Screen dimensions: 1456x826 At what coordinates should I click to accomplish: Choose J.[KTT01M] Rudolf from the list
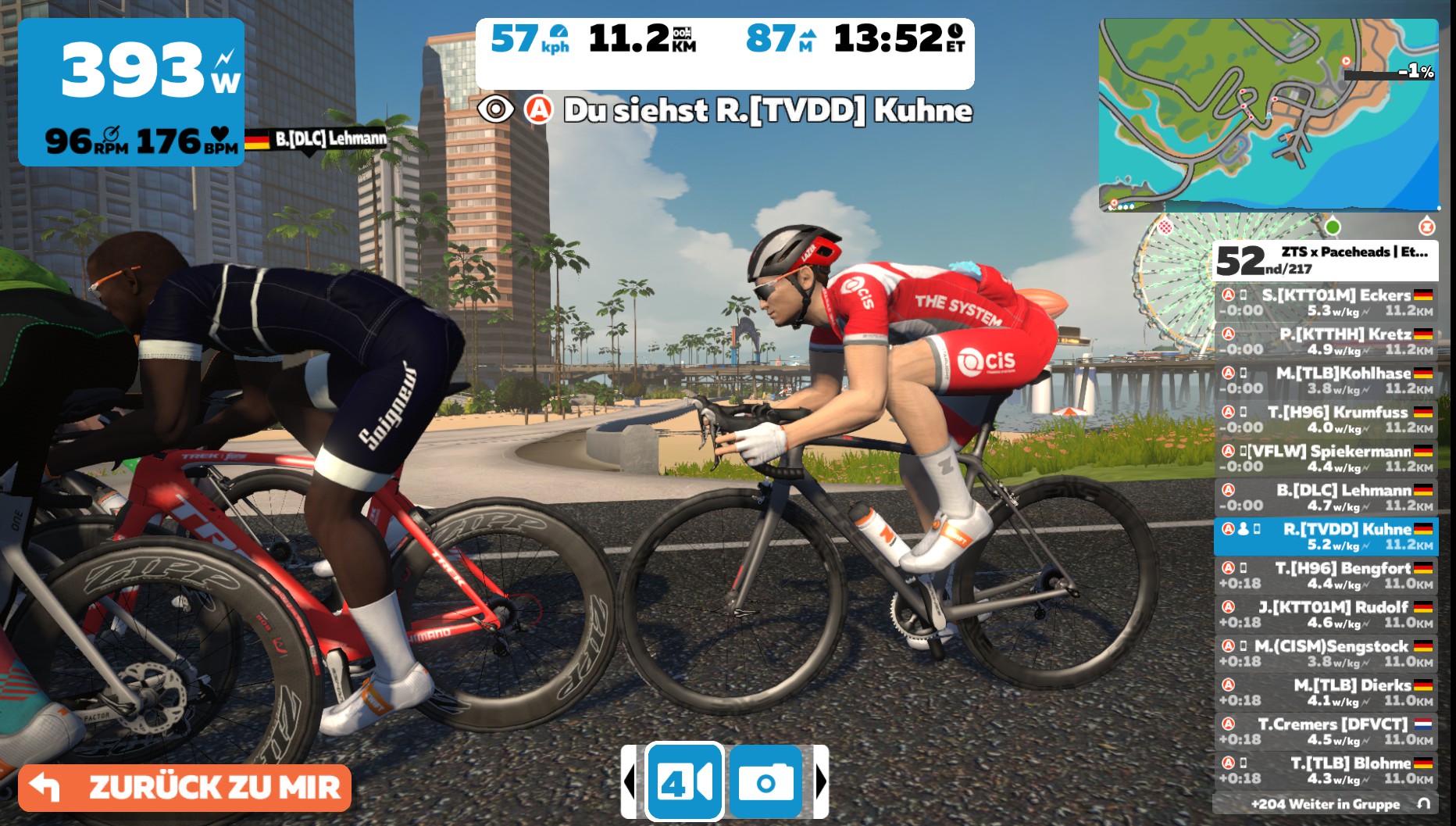point(1326,614)
